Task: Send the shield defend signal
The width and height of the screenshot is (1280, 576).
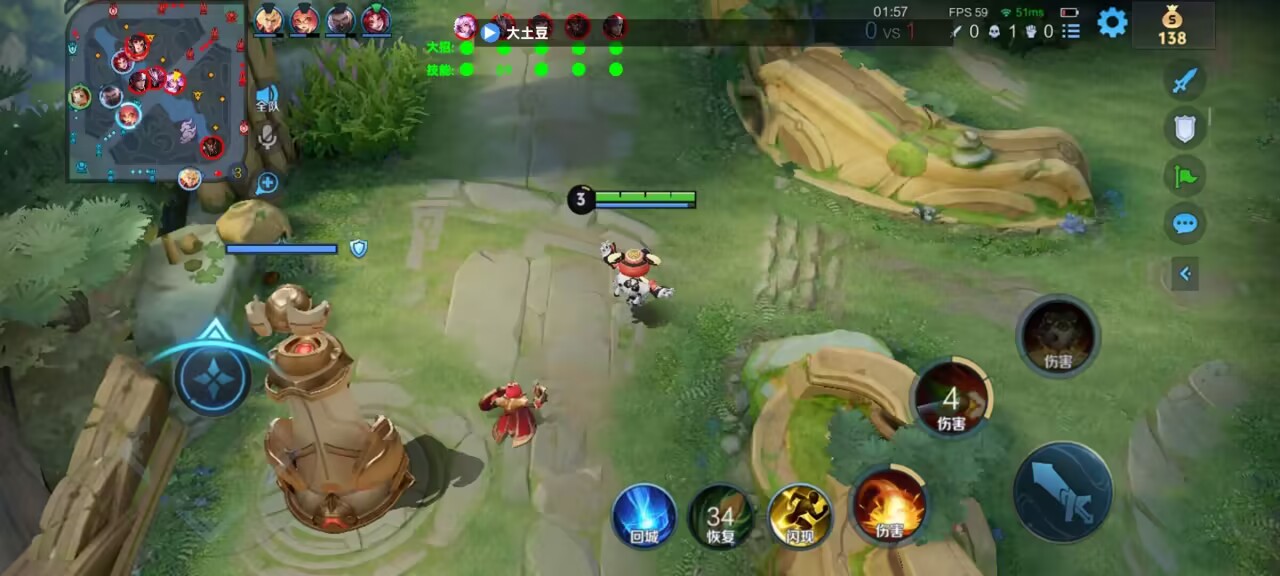Action: pos(1185,127)
